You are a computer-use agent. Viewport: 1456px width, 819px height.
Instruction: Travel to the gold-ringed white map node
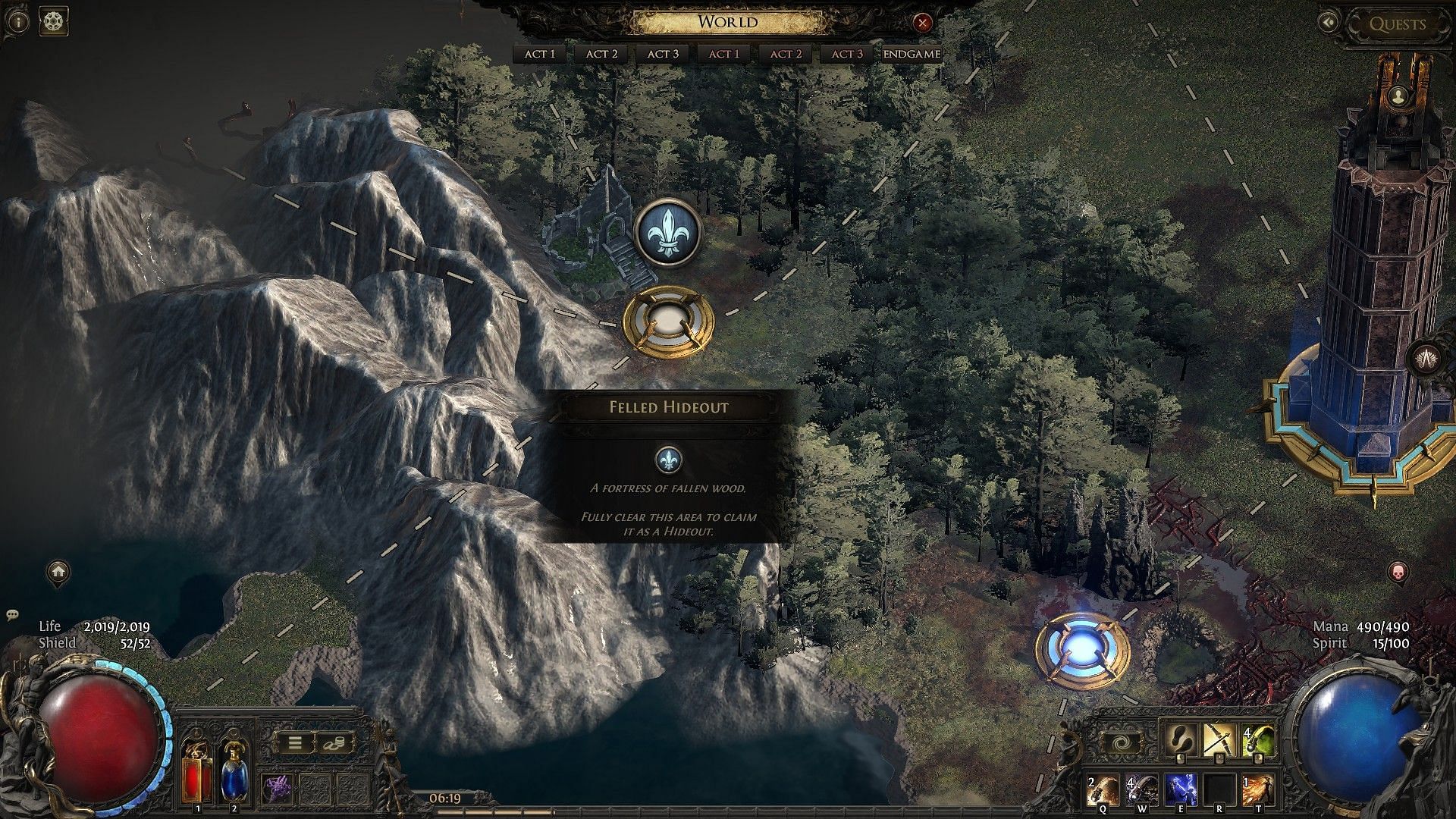[667, 322]
